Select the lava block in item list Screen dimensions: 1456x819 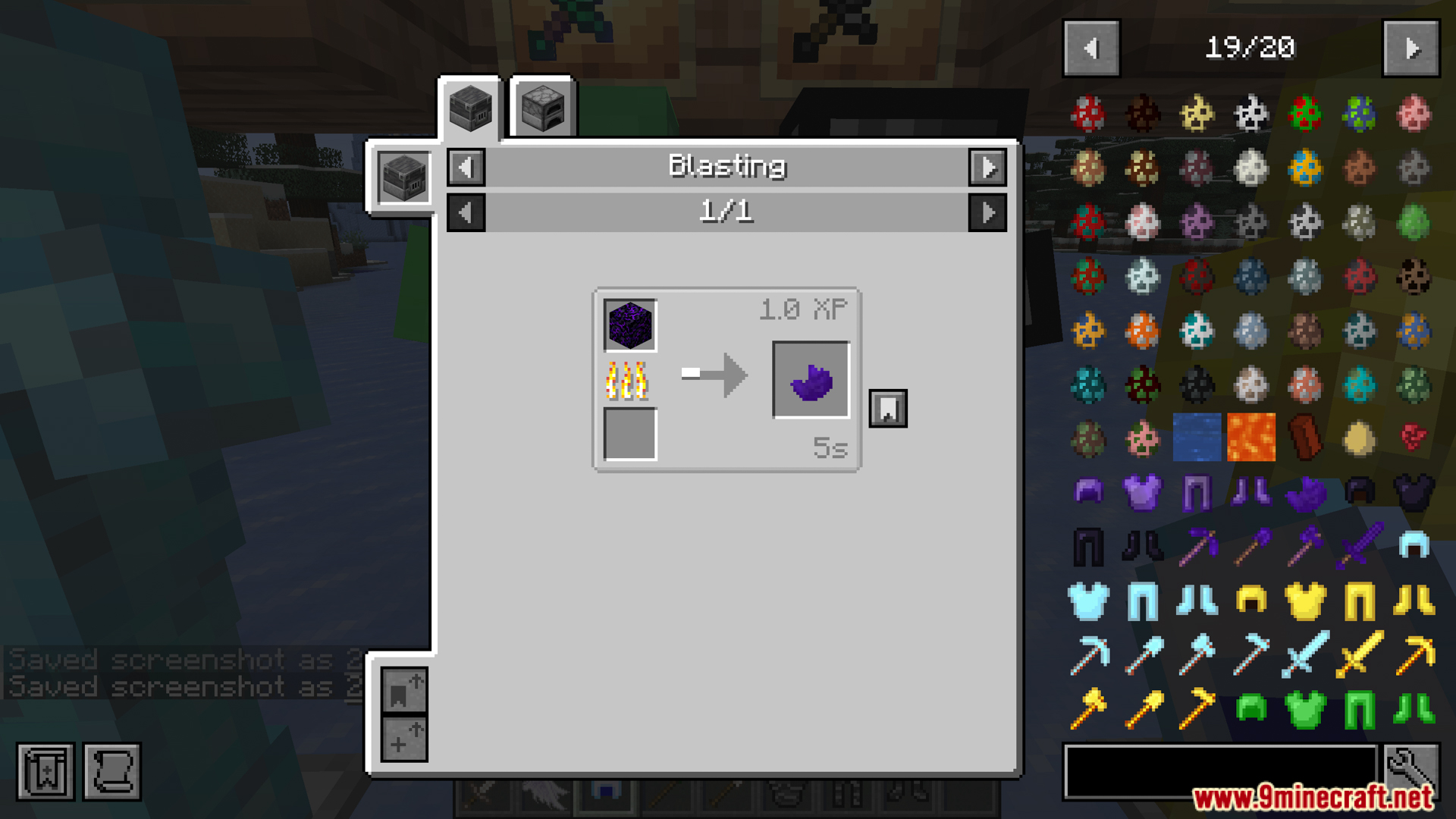tap(1250, 438)
